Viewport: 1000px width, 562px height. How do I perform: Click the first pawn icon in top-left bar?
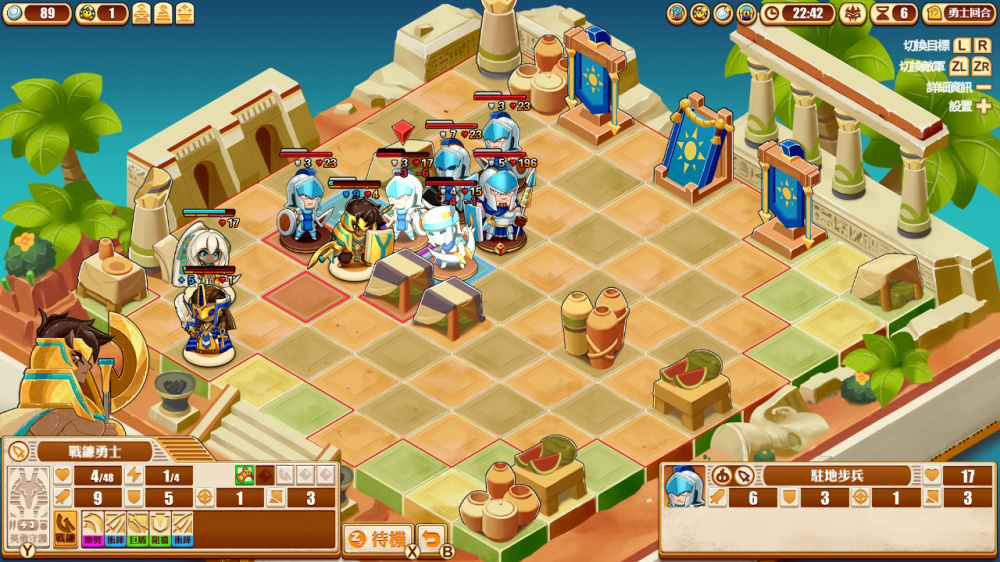[141, 13]
